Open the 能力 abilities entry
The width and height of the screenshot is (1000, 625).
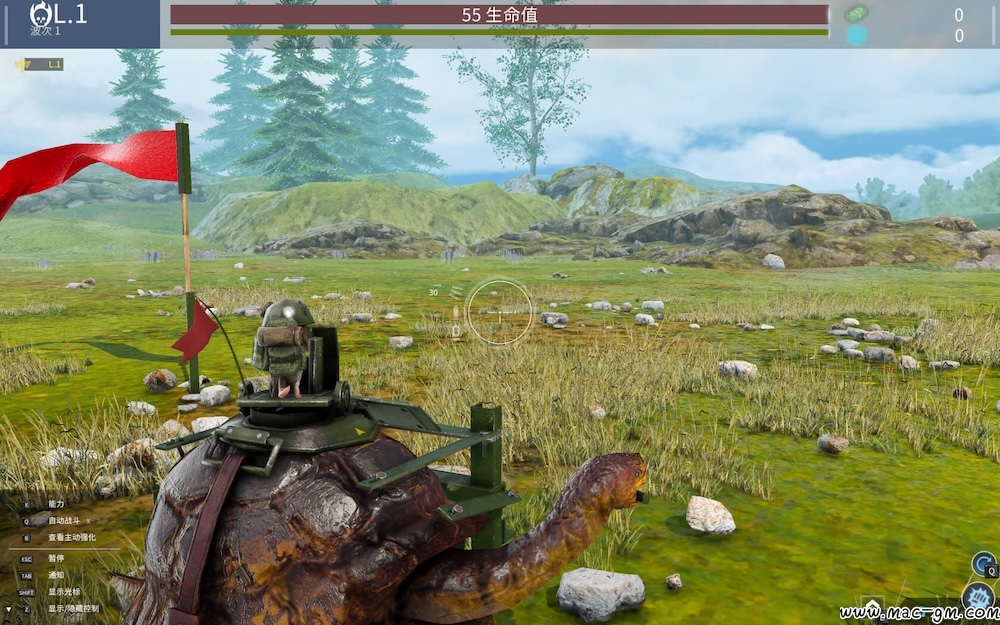55,504
